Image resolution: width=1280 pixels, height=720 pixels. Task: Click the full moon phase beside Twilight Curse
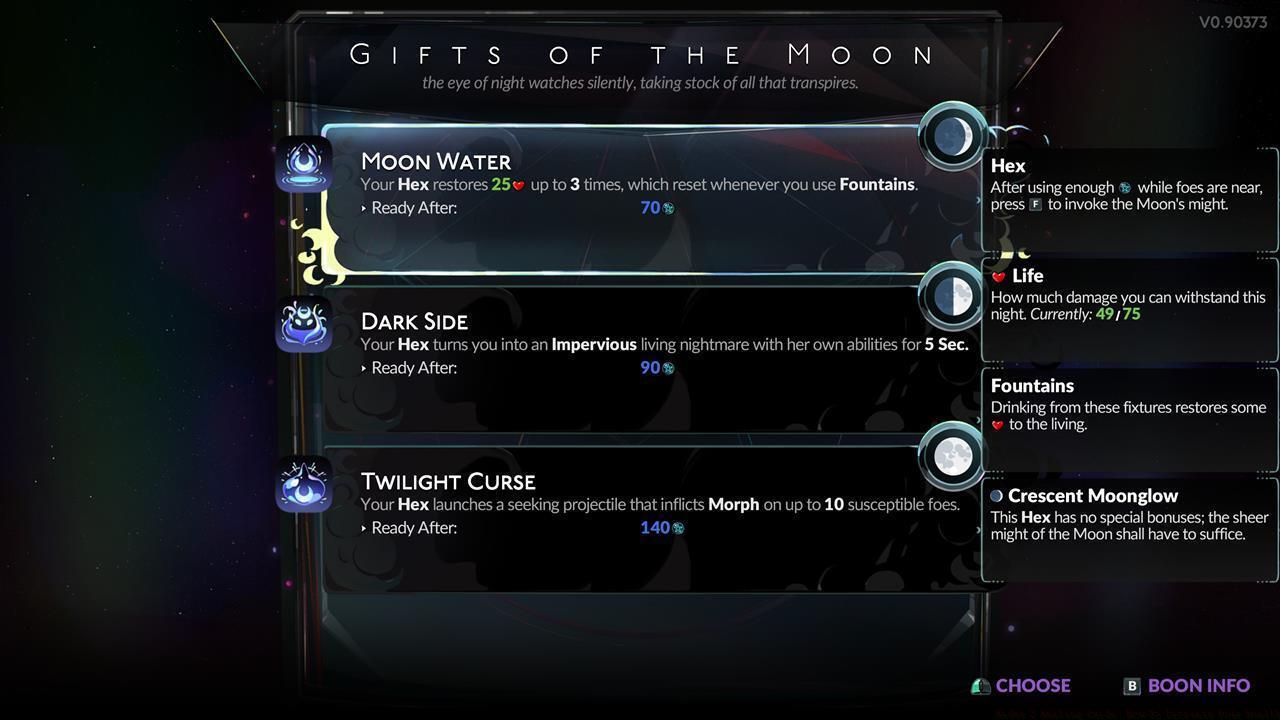pos(951,456)
